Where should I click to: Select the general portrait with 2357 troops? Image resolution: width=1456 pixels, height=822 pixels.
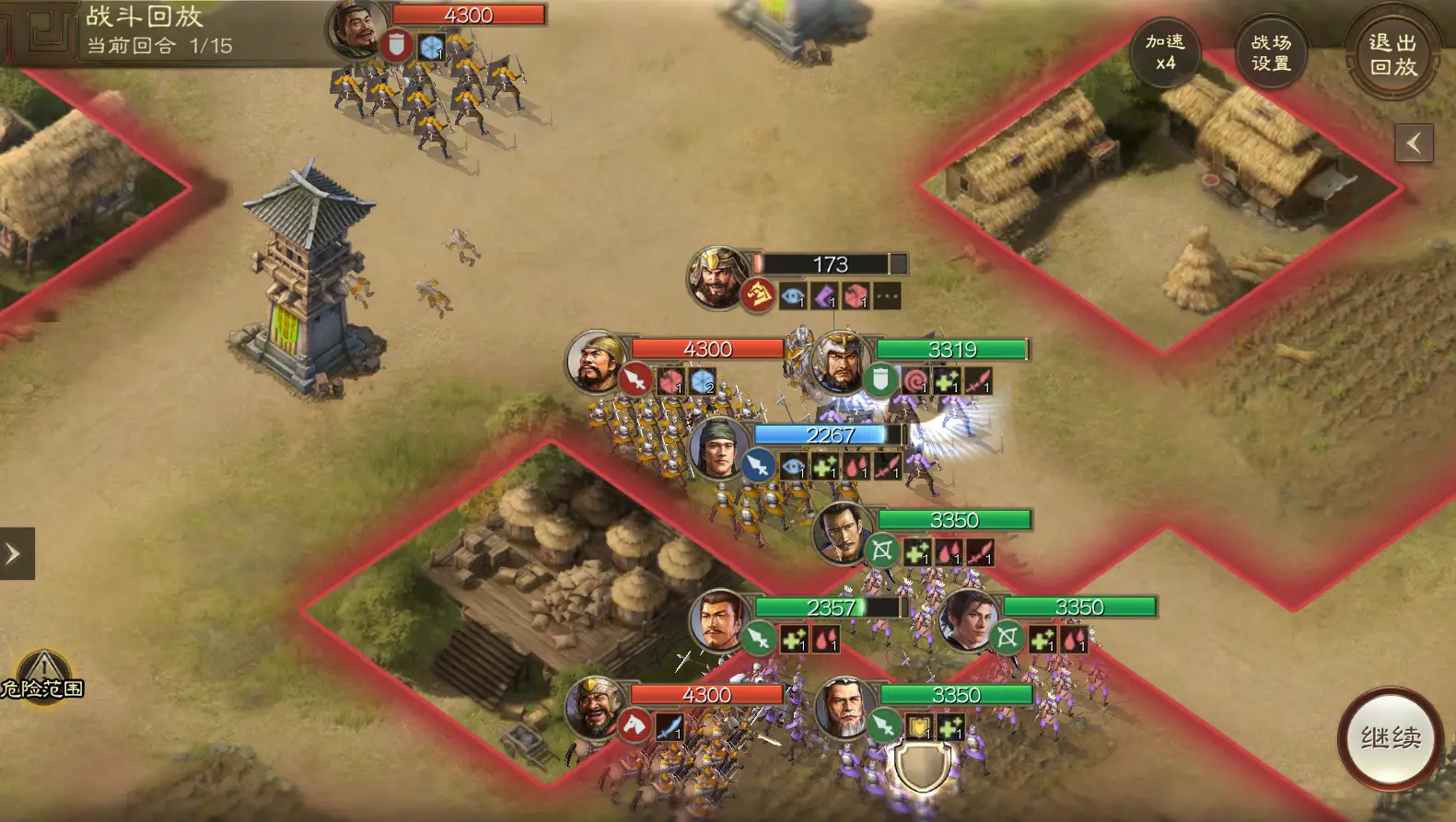(x=720, y=619)
